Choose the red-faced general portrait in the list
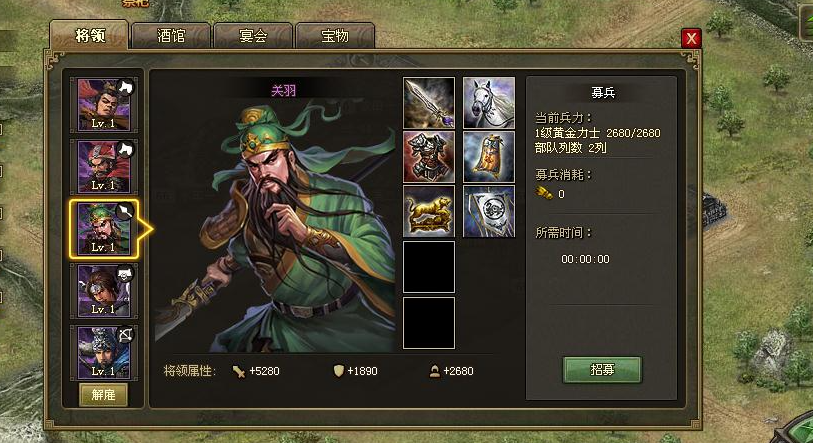This screenshot has width=813, height=443. [x=104, y=166]
